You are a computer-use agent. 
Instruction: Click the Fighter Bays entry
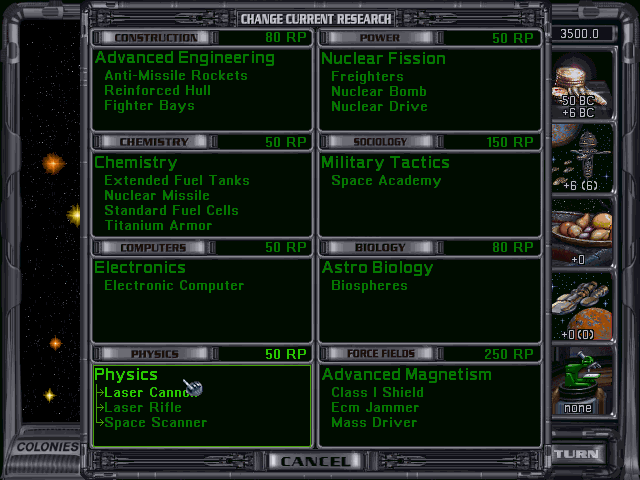click(149, 105)
